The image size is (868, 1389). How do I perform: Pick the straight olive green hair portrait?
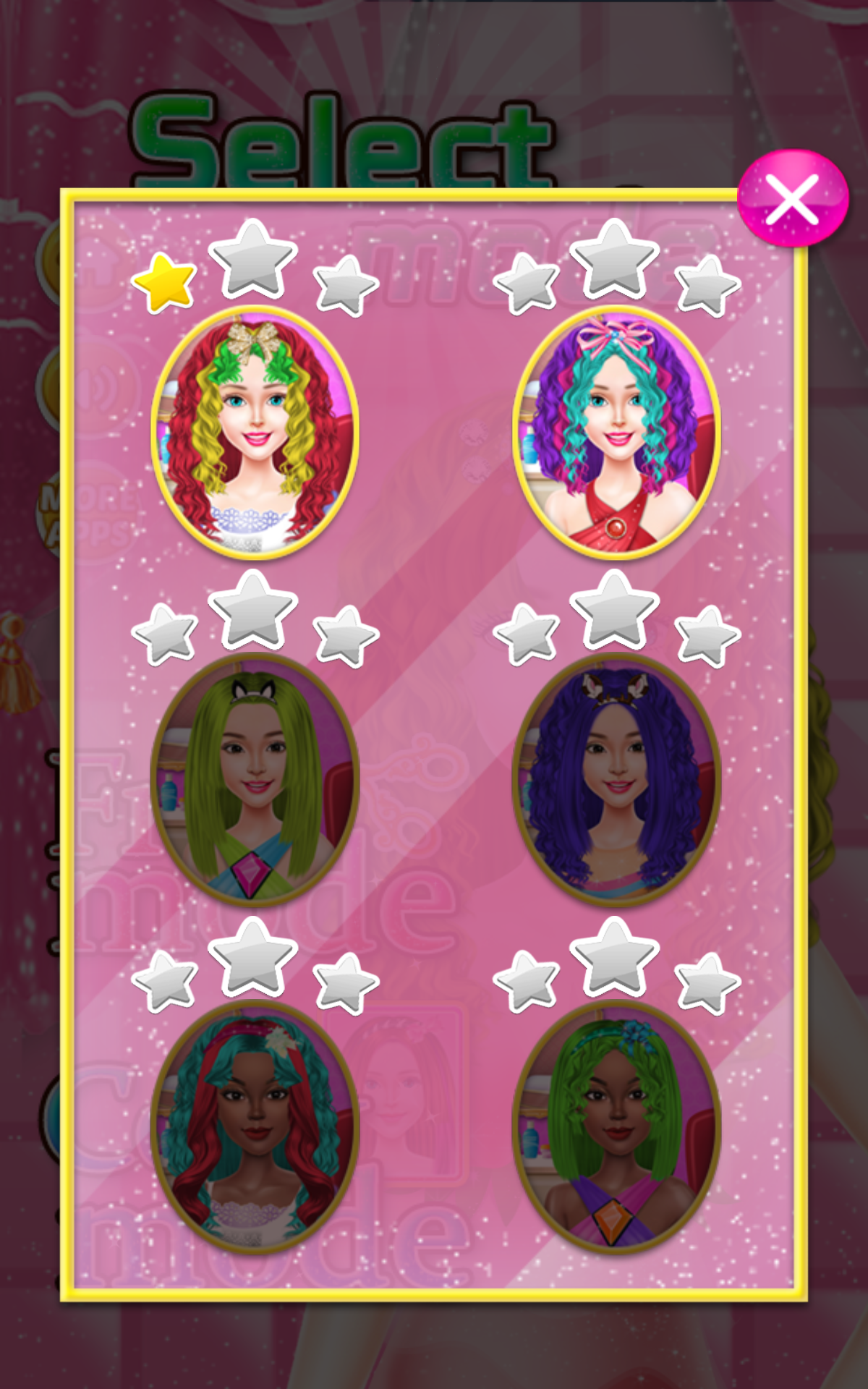255,780
